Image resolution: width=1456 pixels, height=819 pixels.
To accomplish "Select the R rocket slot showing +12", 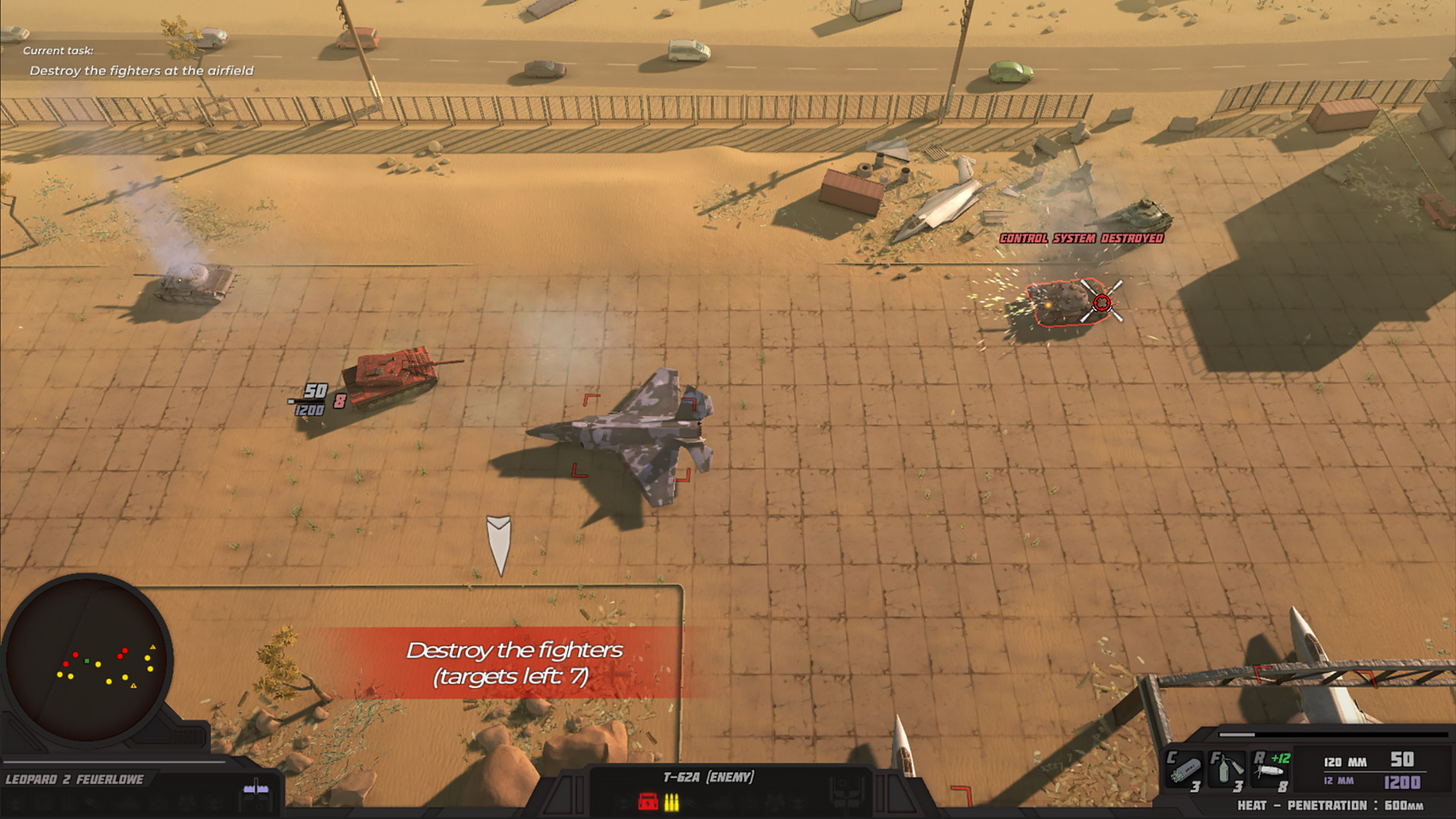I will (1269, 770).
